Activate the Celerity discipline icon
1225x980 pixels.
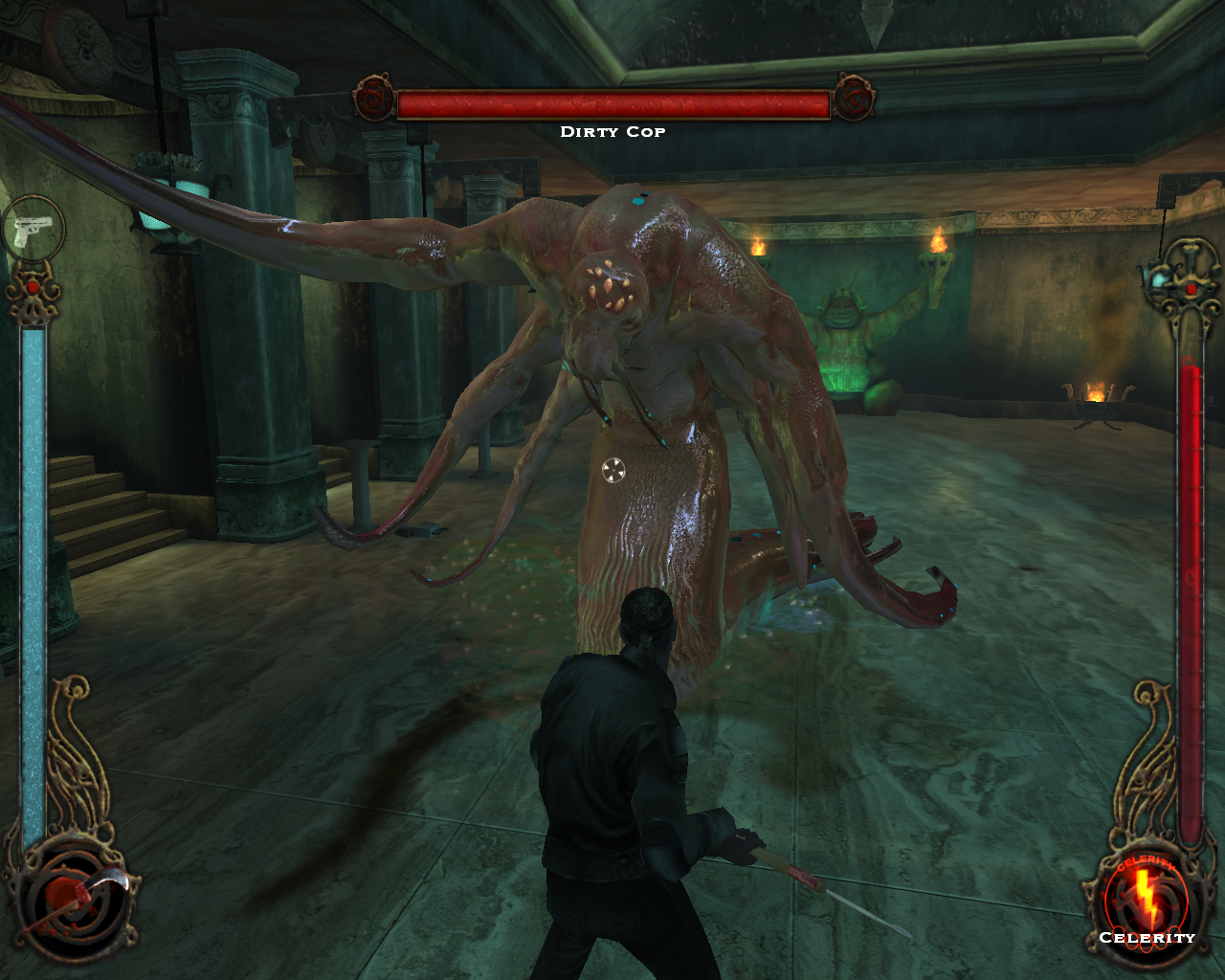[1146, 898]
